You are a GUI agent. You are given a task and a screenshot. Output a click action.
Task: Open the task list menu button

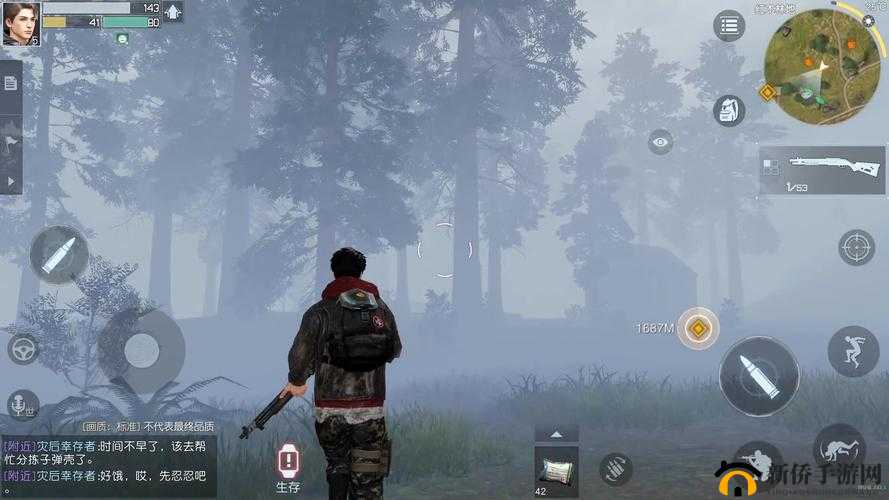point(729,26)
